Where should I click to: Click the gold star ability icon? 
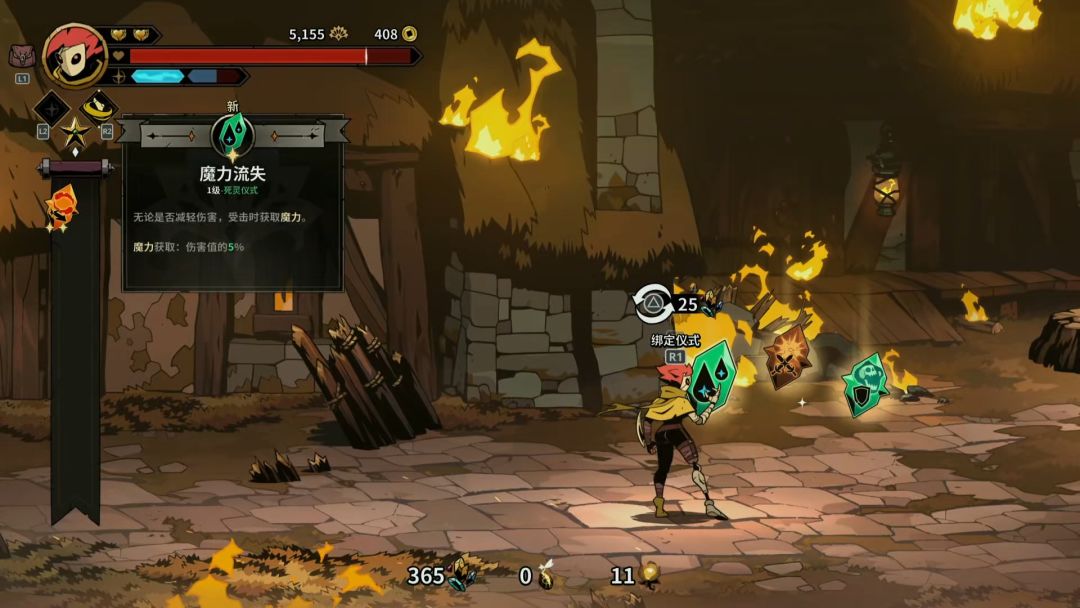click(75, 131)
